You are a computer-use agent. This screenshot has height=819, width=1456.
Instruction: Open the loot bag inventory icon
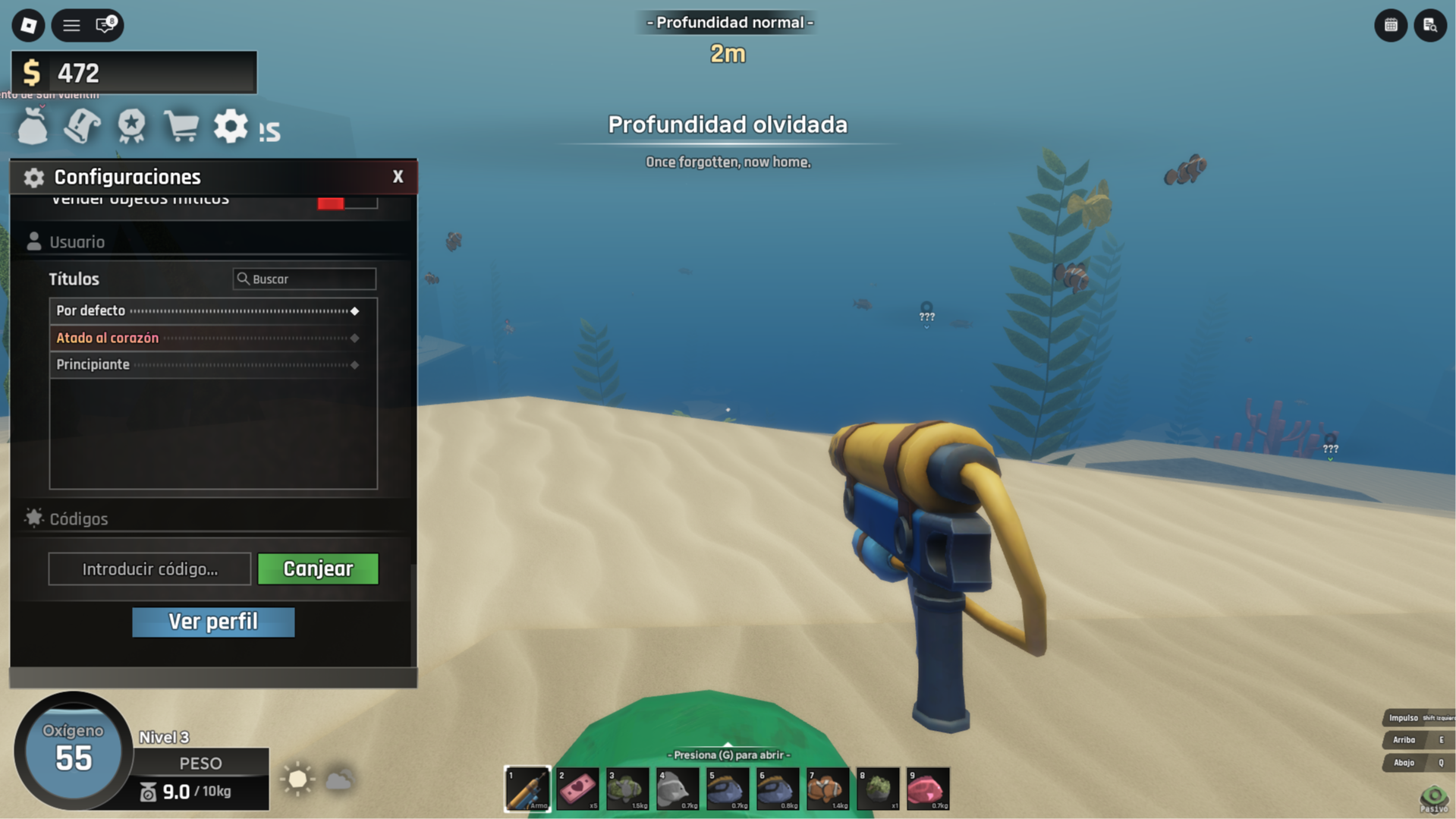[x=33, y=126]
